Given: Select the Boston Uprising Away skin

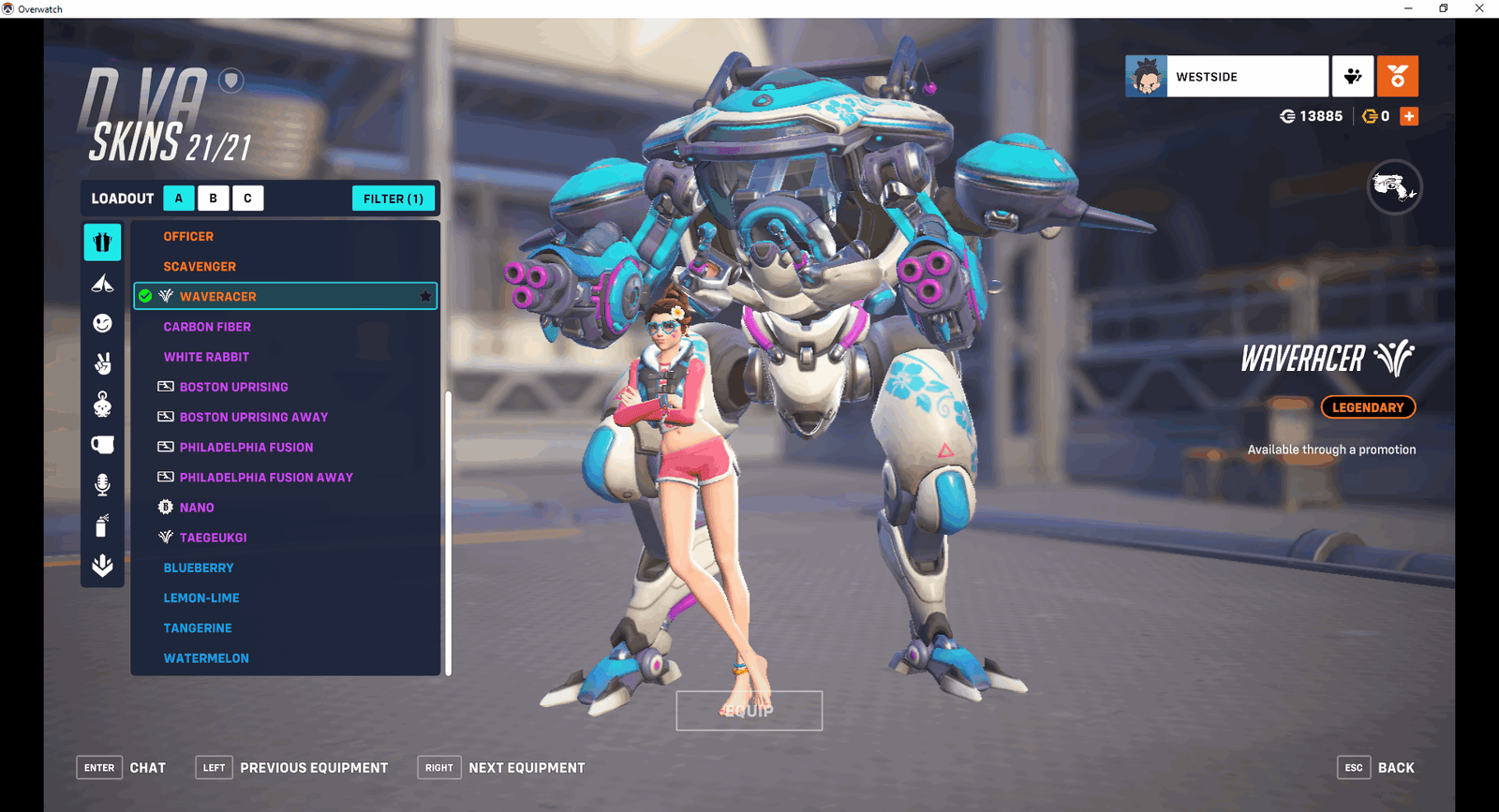Looking at the screenshot, I should coord(253,417).
